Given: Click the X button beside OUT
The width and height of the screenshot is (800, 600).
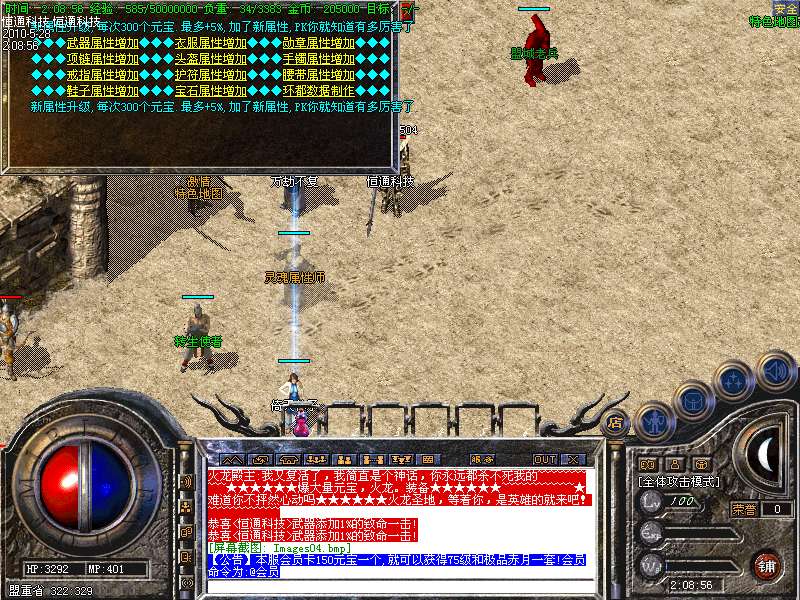Looking at the screenshot, I should [575, 459].
